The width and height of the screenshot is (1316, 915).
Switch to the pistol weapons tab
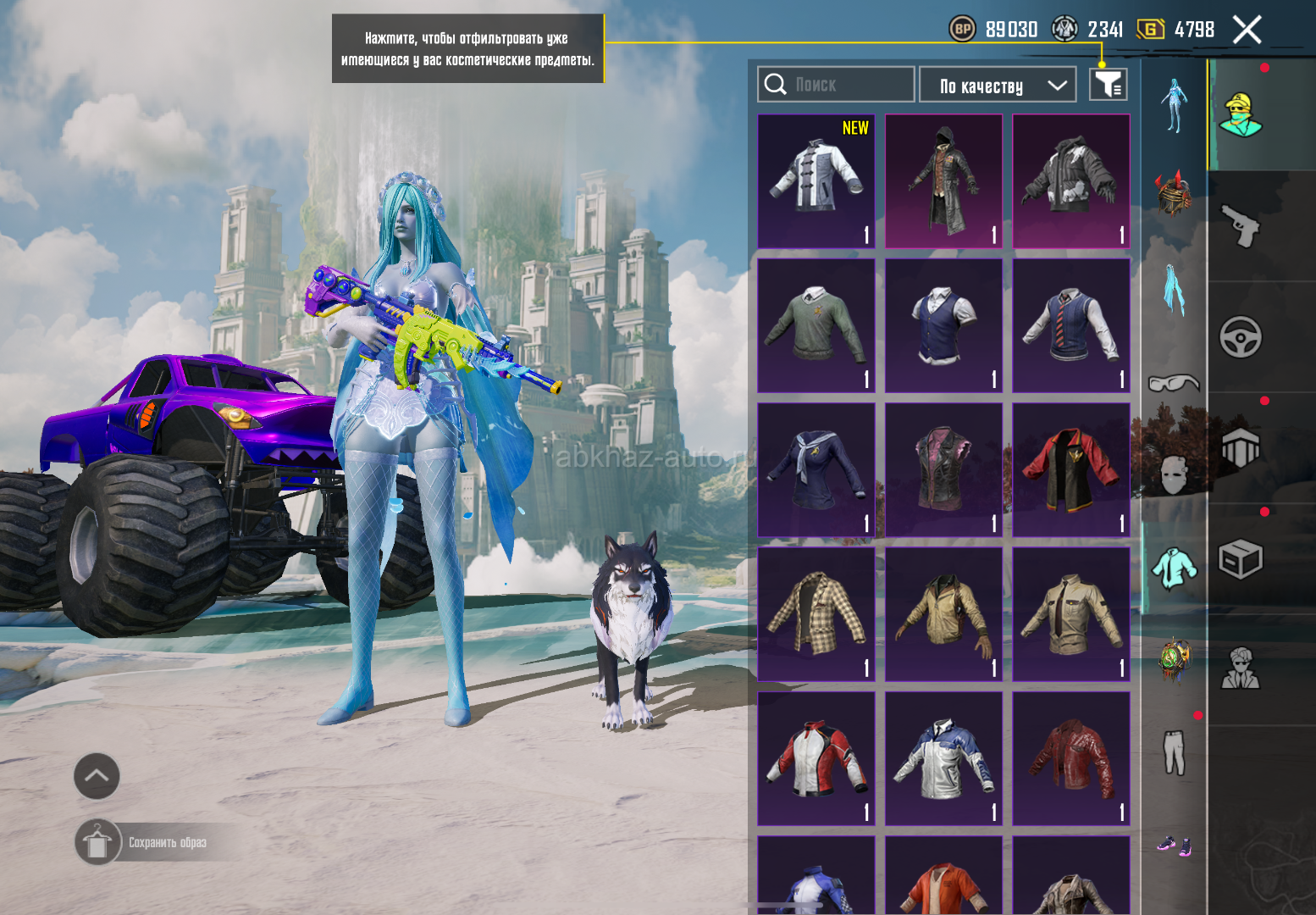point(1241,226)
